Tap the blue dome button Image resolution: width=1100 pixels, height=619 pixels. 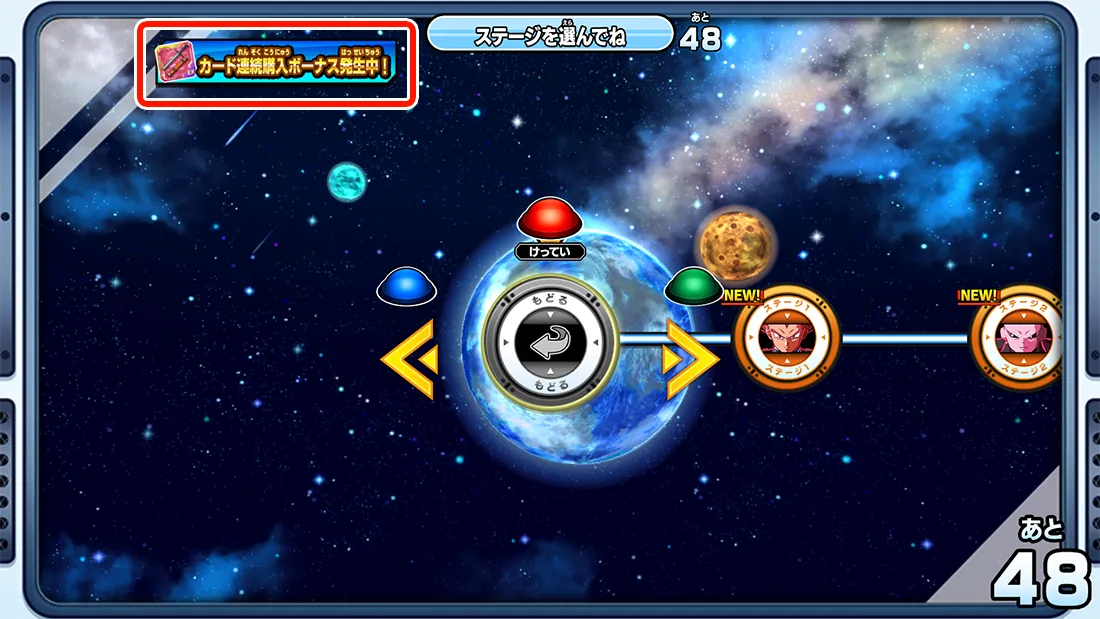click(407, 286)
